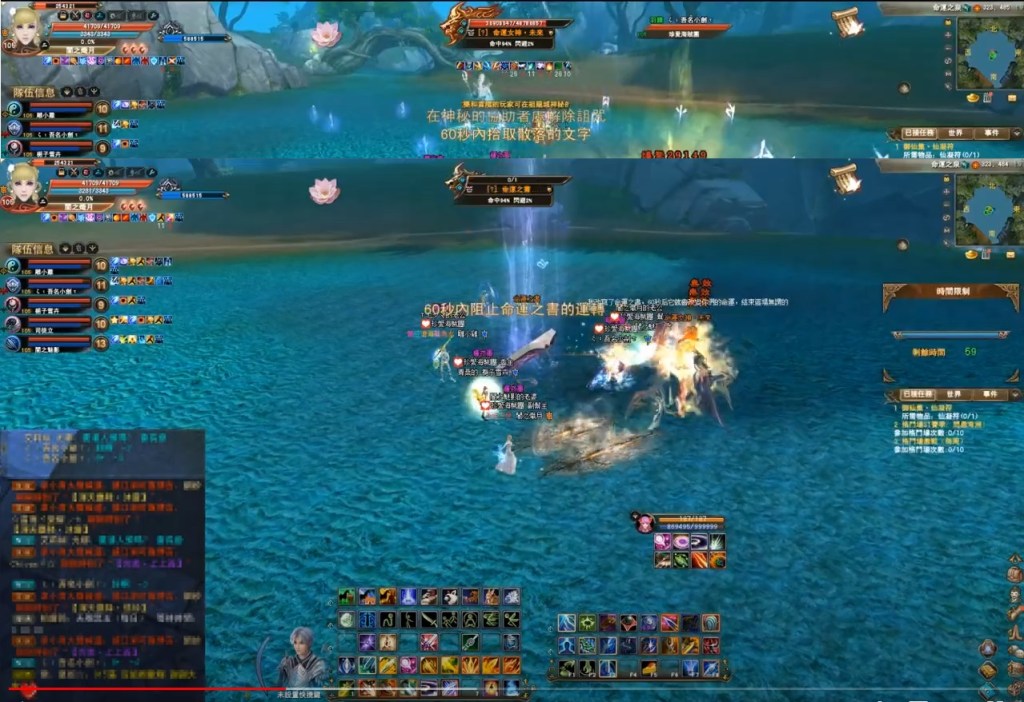Click the blonde player portrait
The width and height of the screenshot is (1024, 702).
tap(27, 186)
